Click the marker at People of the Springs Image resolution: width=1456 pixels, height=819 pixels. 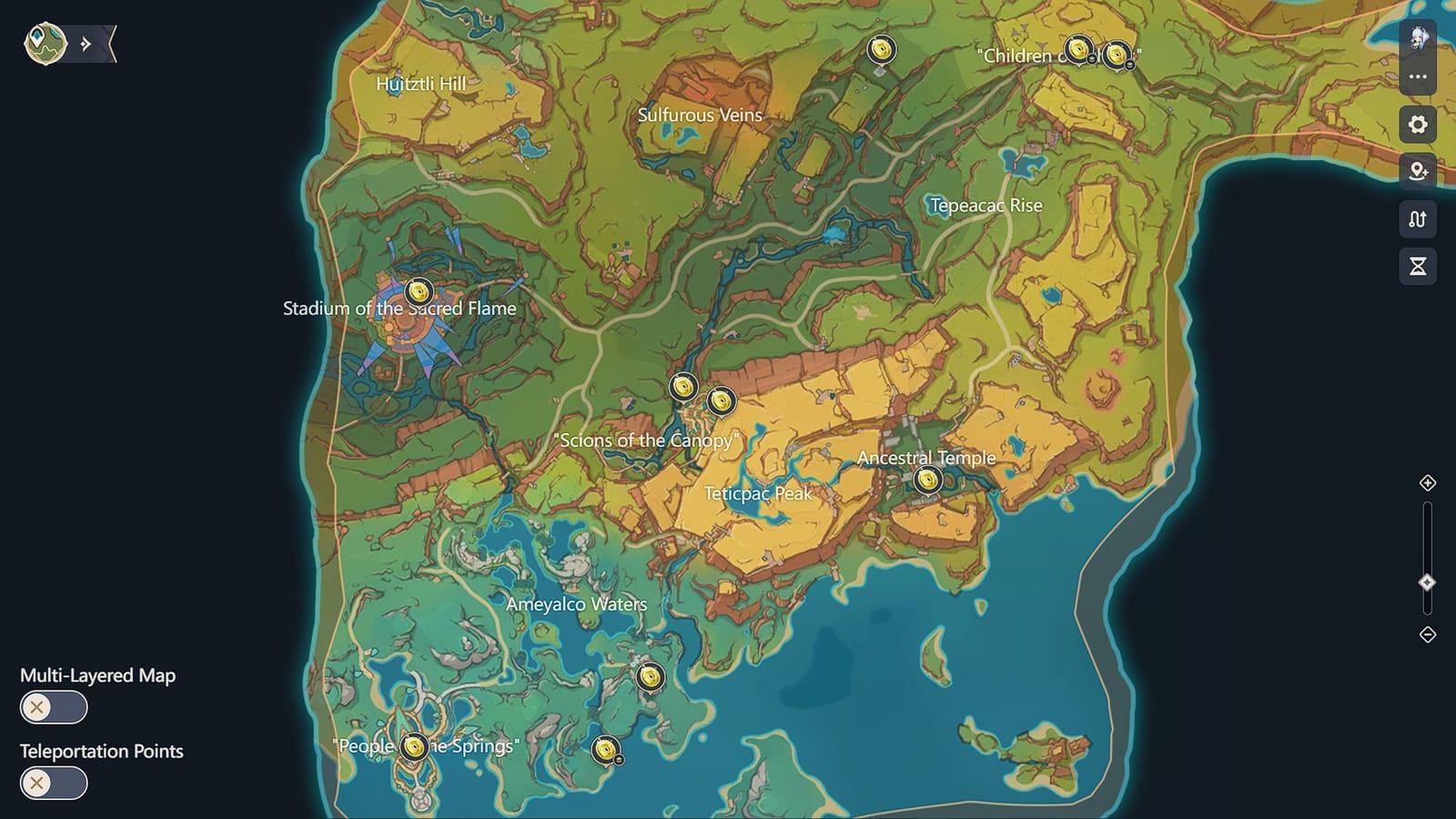coord(415,746)
